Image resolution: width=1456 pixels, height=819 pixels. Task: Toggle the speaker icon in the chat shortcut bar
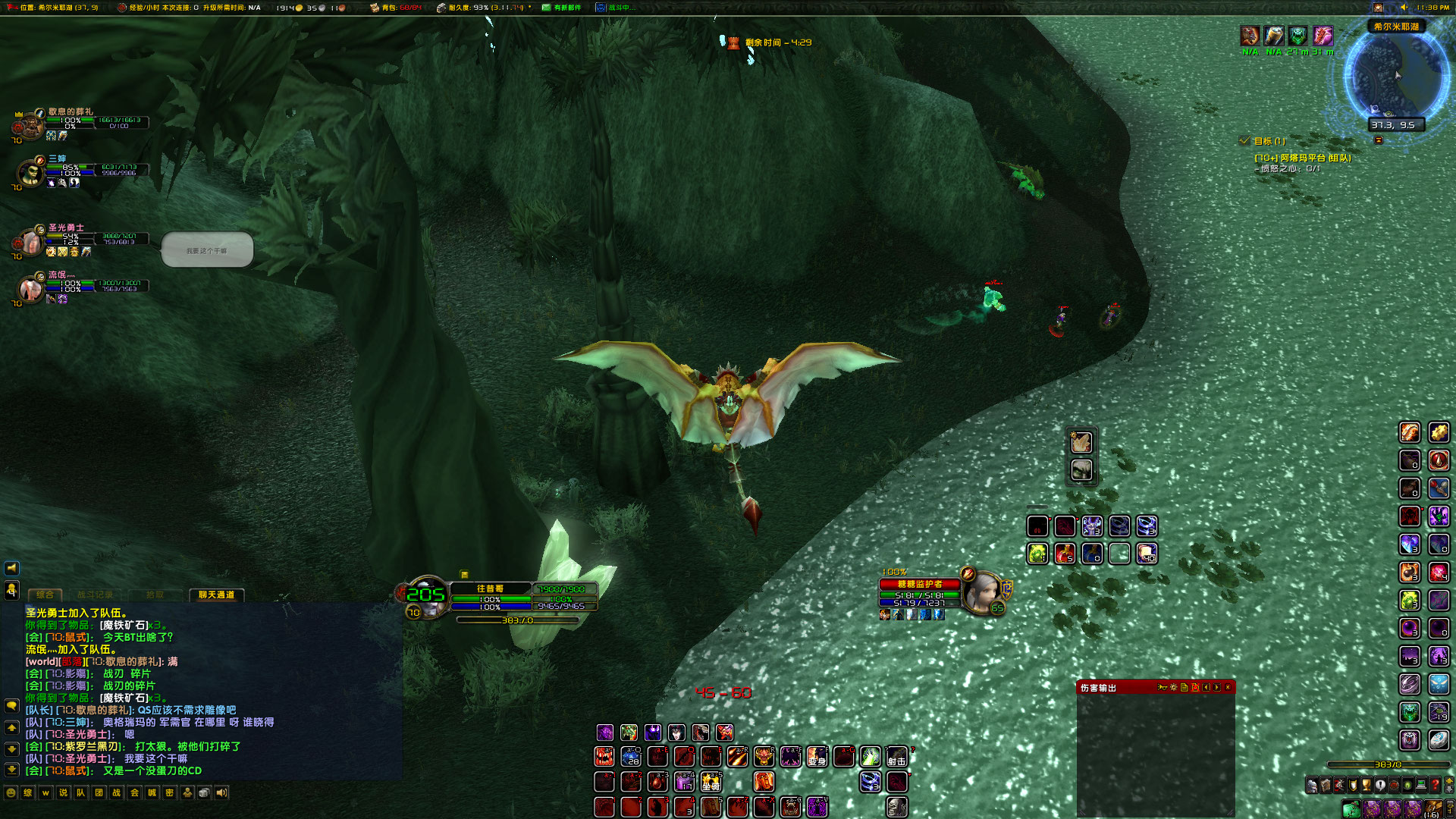(221, 793)
